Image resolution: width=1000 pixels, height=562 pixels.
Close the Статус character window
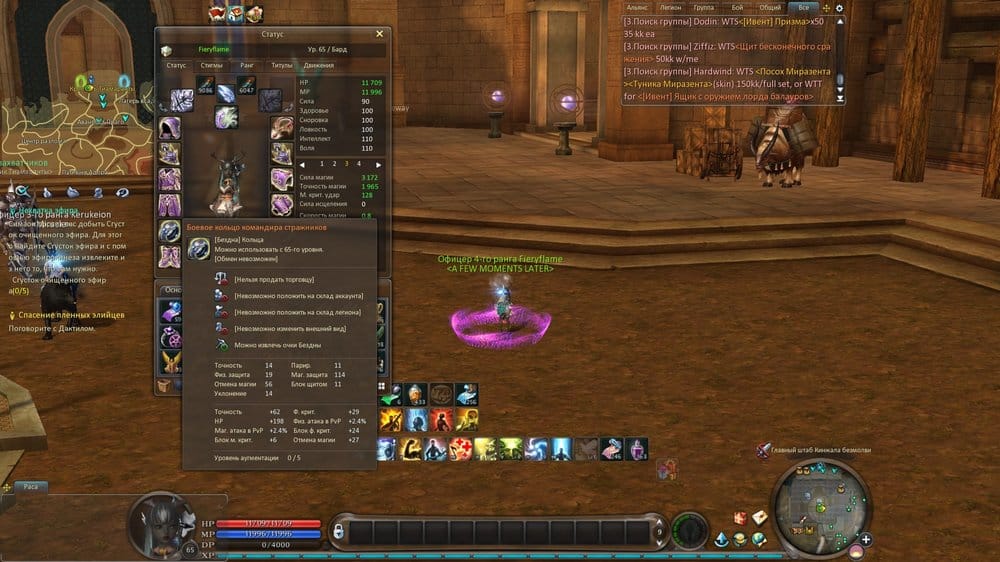[379, 33]
